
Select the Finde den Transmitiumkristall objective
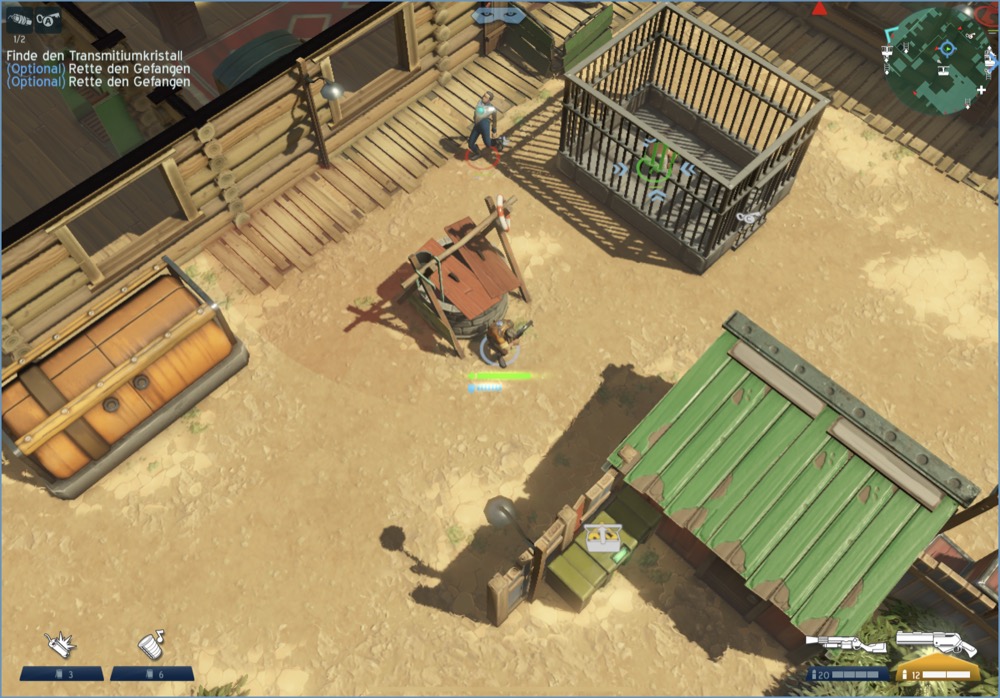(97, 56)
